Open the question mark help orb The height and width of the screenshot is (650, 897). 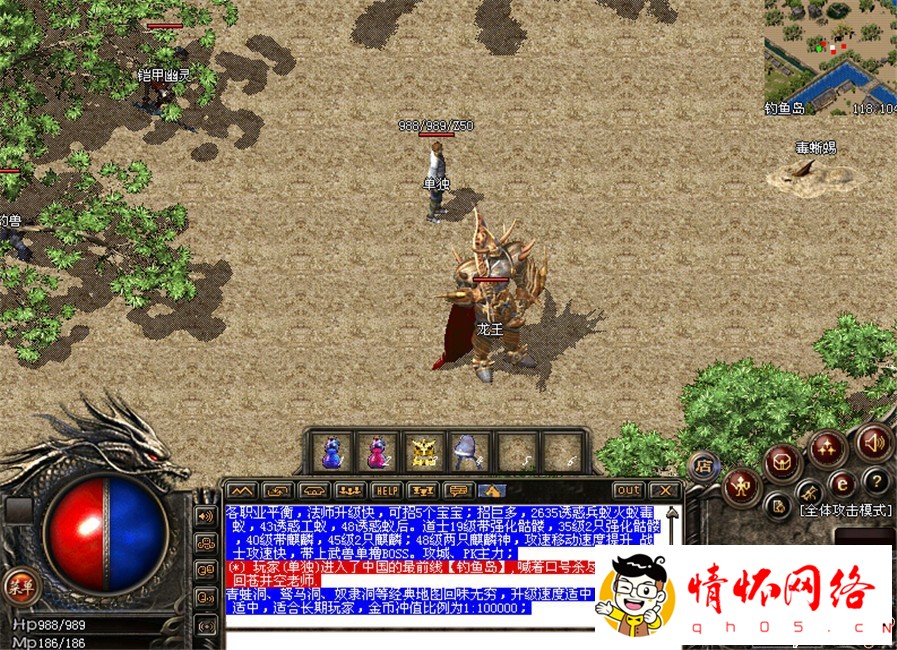[x=875, y=480]
